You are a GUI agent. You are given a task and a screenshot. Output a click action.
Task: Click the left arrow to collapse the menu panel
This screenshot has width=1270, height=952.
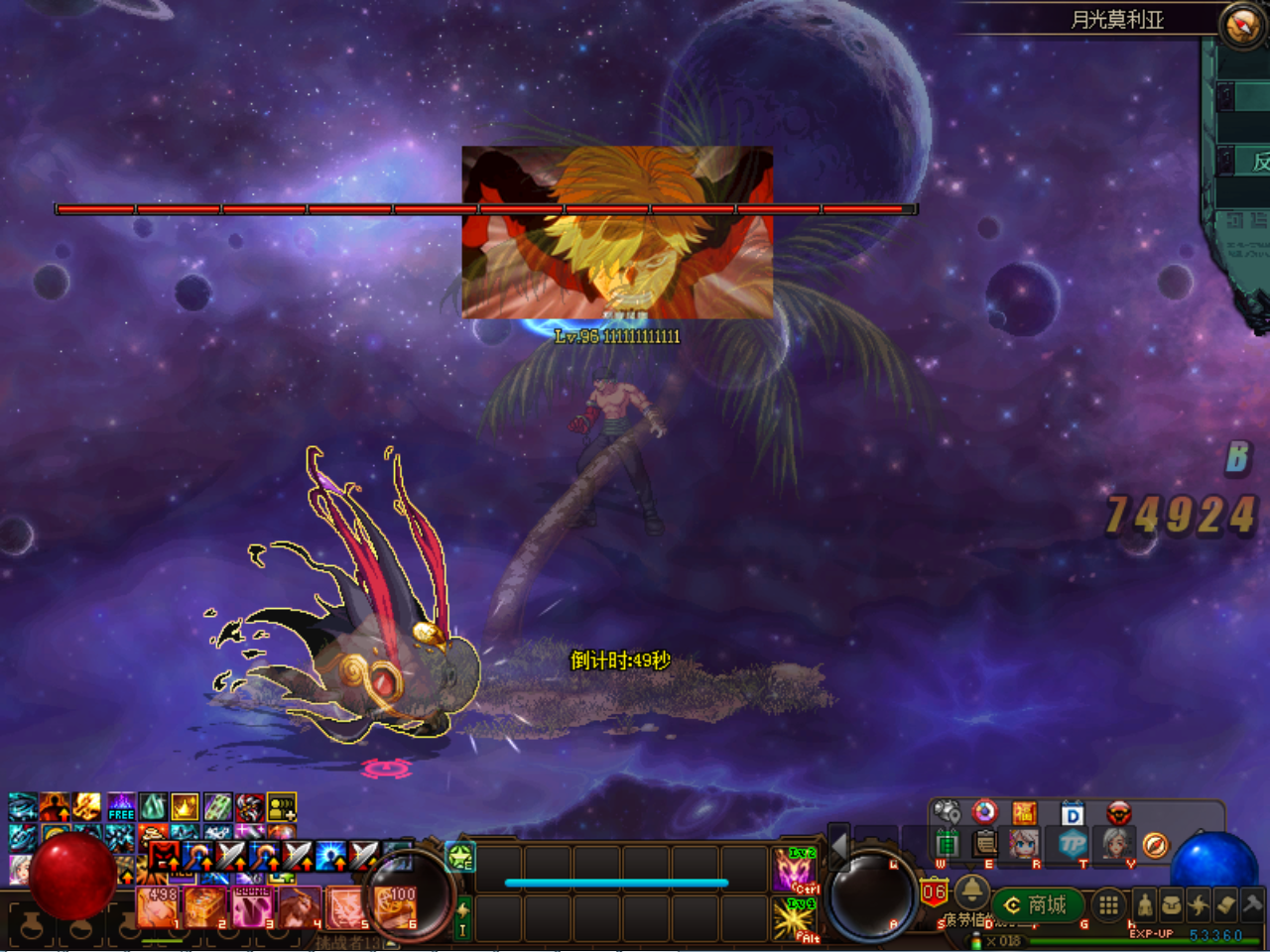pos(839,847)
